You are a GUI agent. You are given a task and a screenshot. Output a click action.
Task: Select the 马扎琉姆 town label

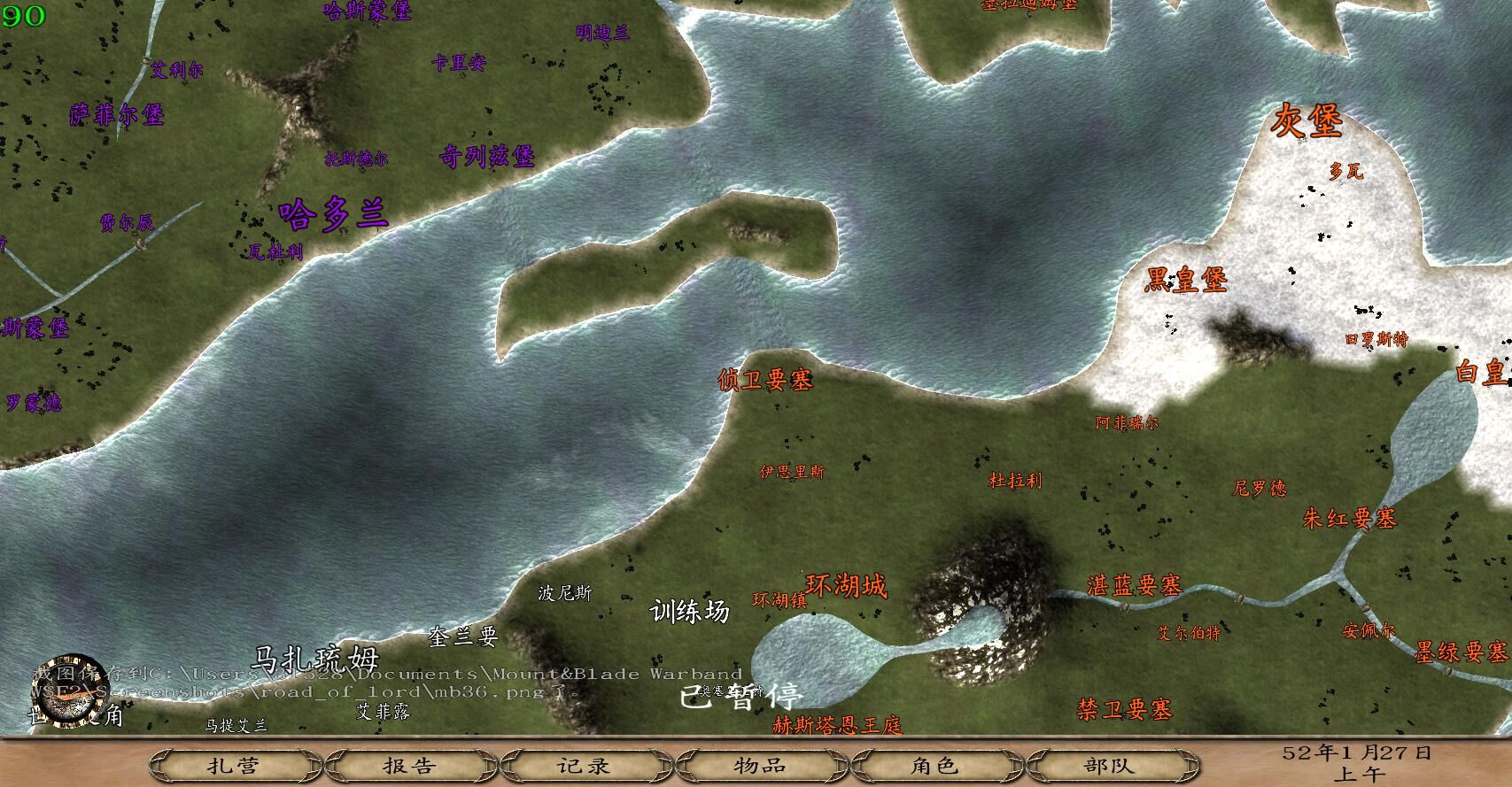tap(315, 660)
